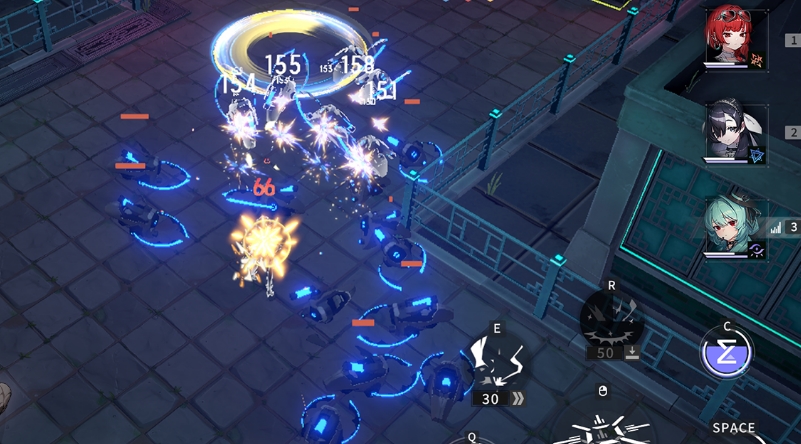The width and height of the screenshot is (801, 444).
Task: Use the purple sigma ability icon
Action: point(726,354)
